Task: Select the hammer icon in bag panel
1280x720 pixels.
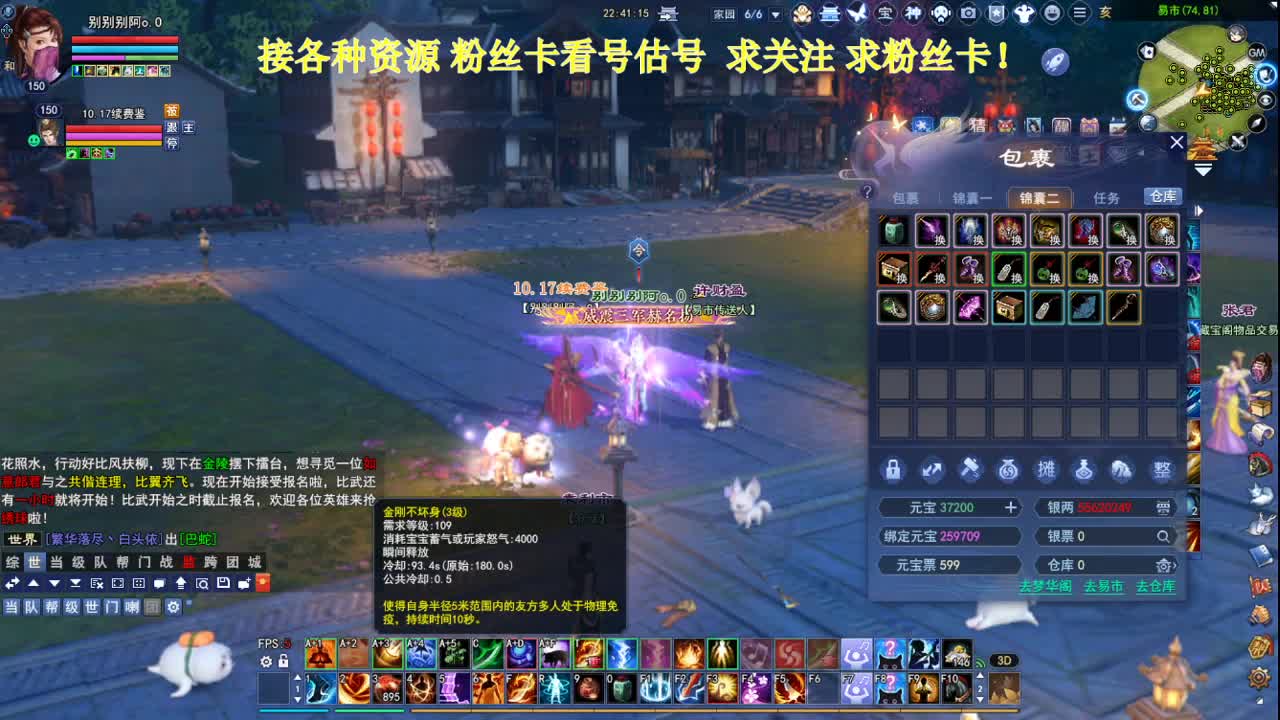Action: pos(970,469)
